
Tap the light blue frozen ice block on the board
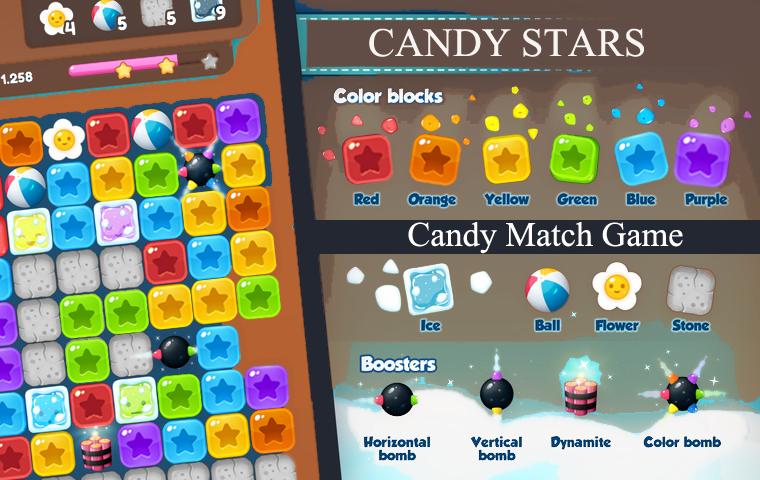point(46,408)
